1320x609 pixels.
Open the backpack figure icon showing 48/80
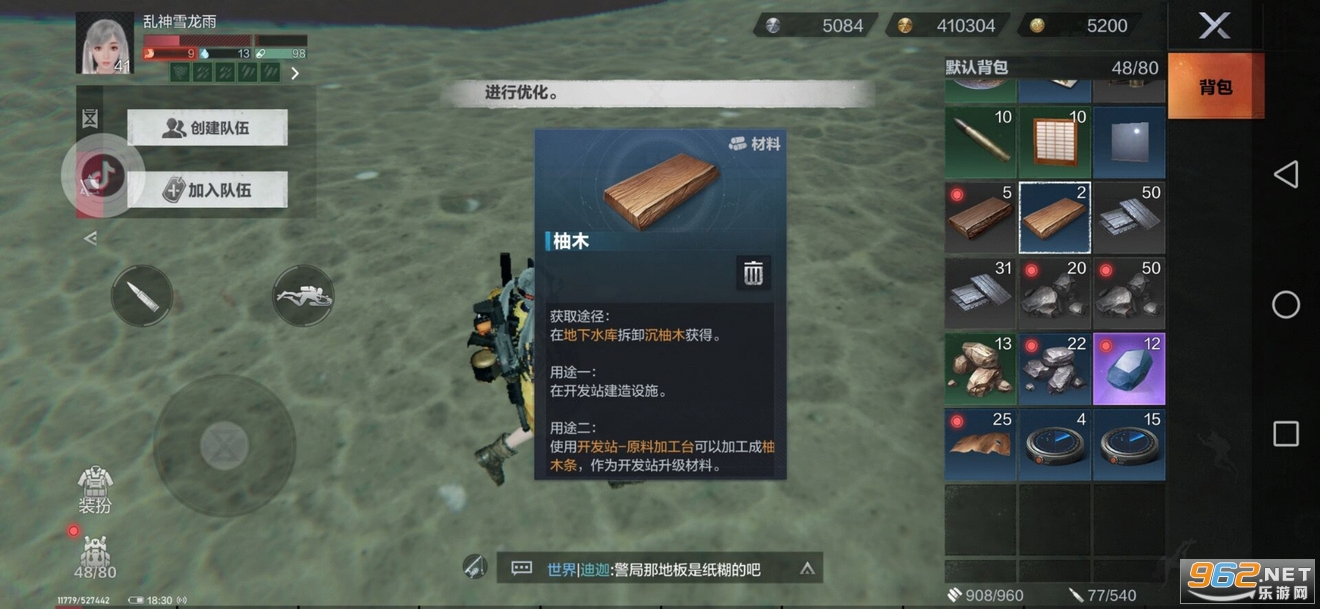95,556
